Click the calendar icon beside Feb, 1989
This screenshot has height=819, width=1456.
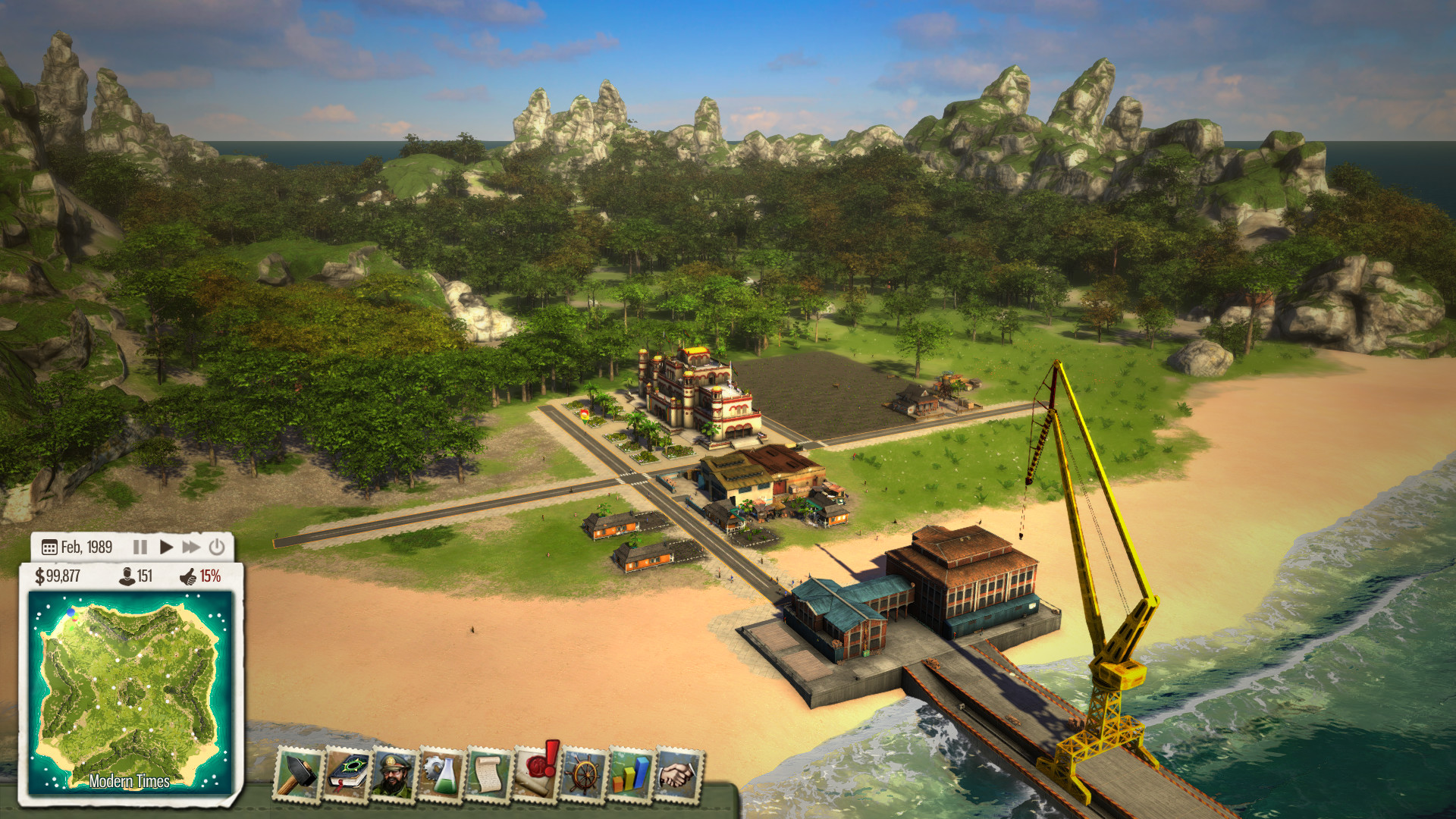pos(50,546)
